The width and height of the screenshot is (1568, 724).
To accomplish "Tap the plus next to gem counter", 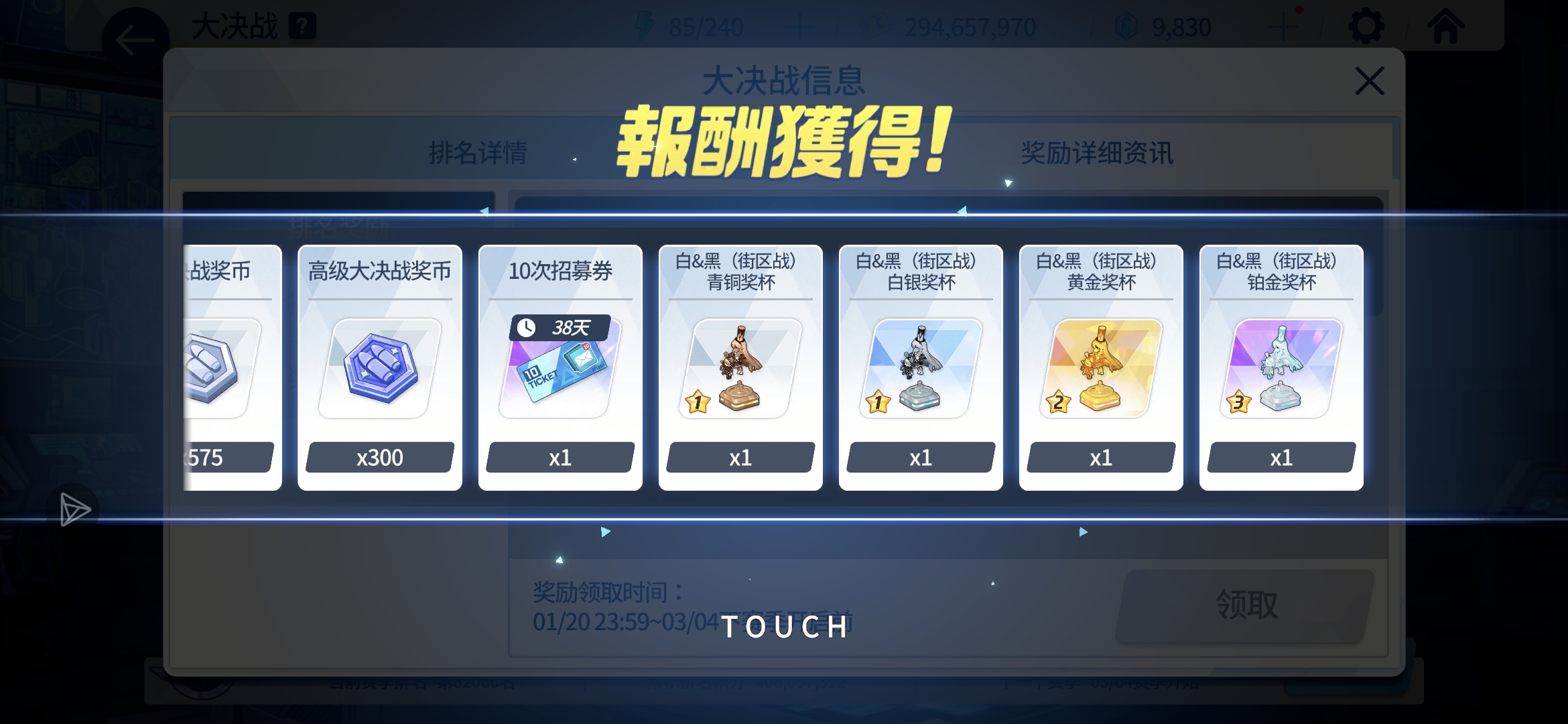I will pyautogui.click(x=1285, y=27).
